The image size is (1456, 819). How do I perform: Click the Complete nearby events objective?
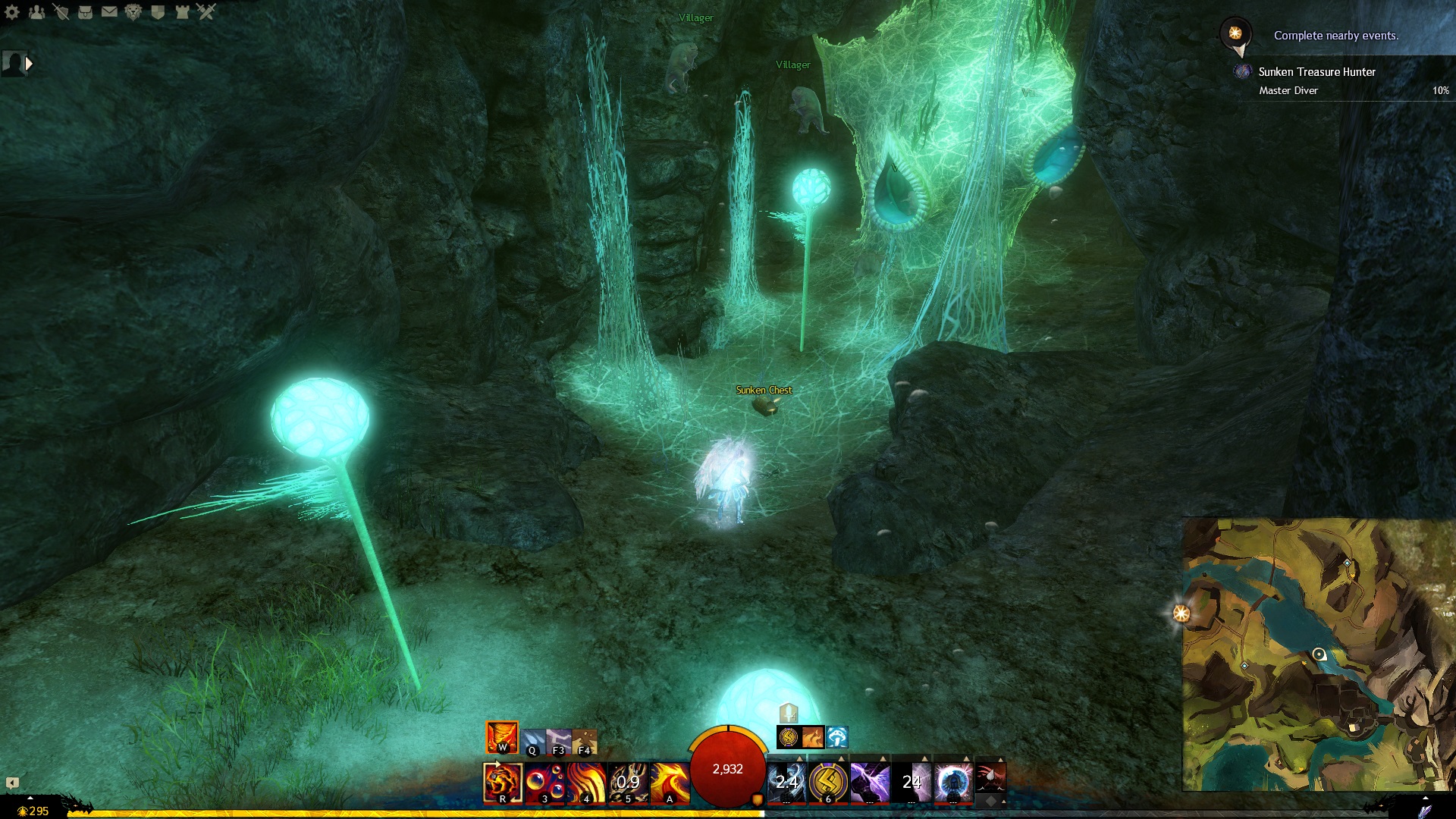[x=1335, y=36]
